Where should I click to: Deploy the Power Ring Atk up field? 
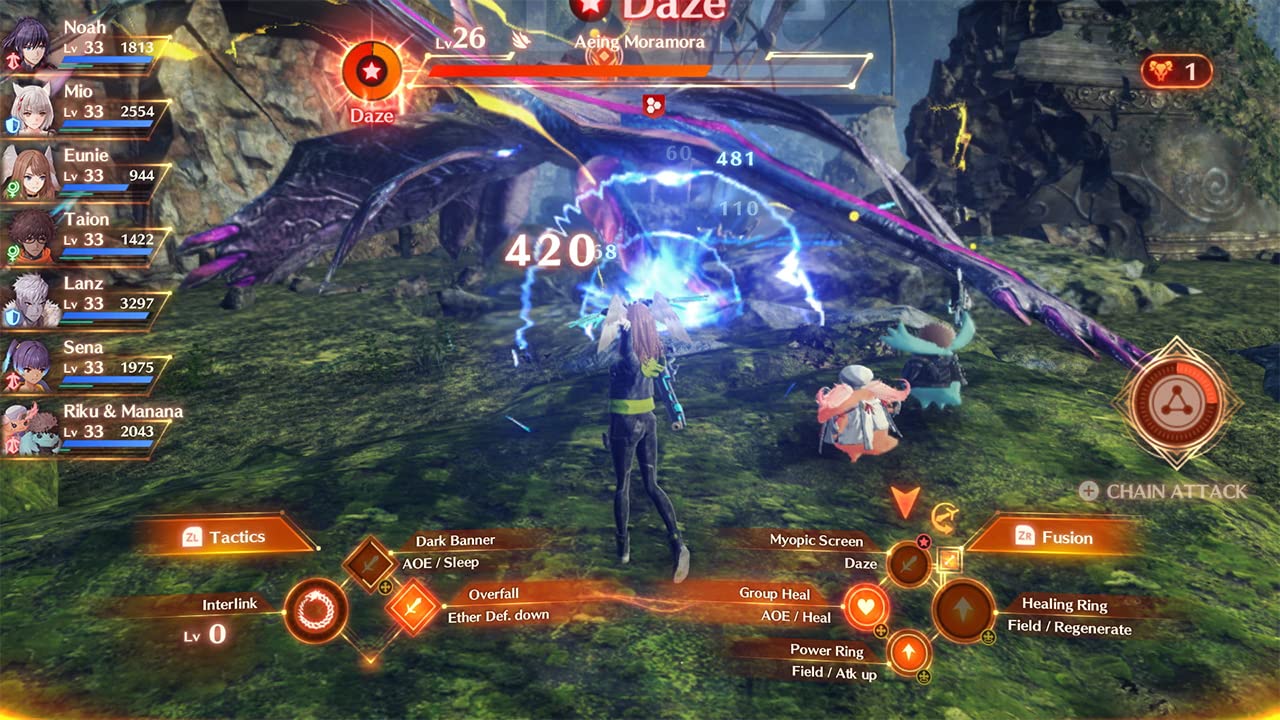pos(908,653)
